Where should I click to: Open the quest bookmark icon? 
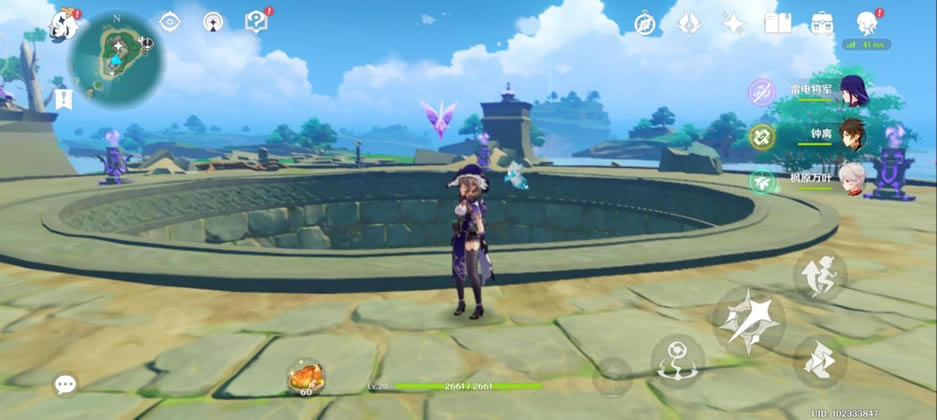(x=65, y=98)
